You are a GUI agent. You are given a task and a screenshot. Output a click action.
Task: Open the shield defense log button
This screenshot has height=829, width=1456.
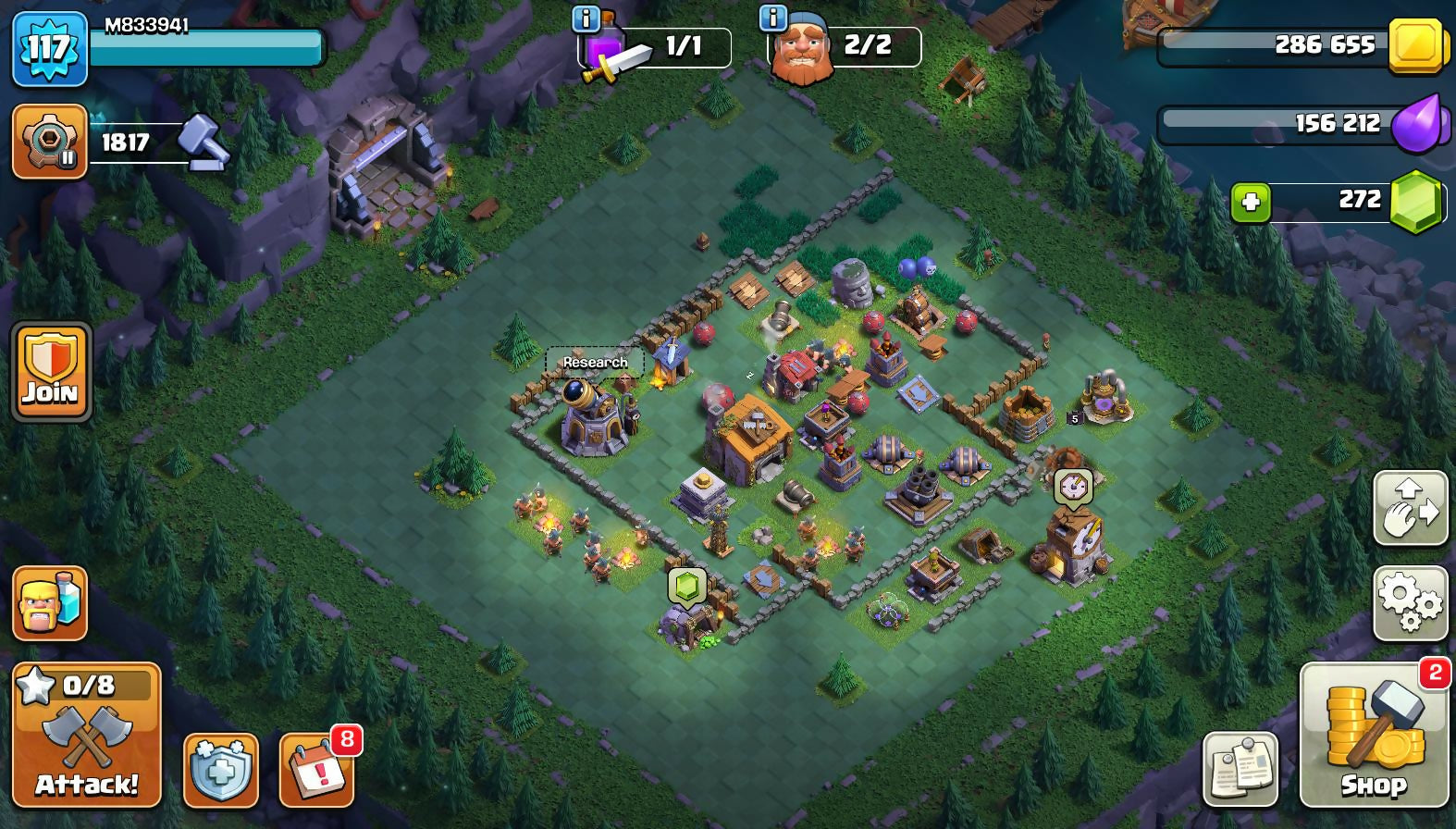(220, 770)
